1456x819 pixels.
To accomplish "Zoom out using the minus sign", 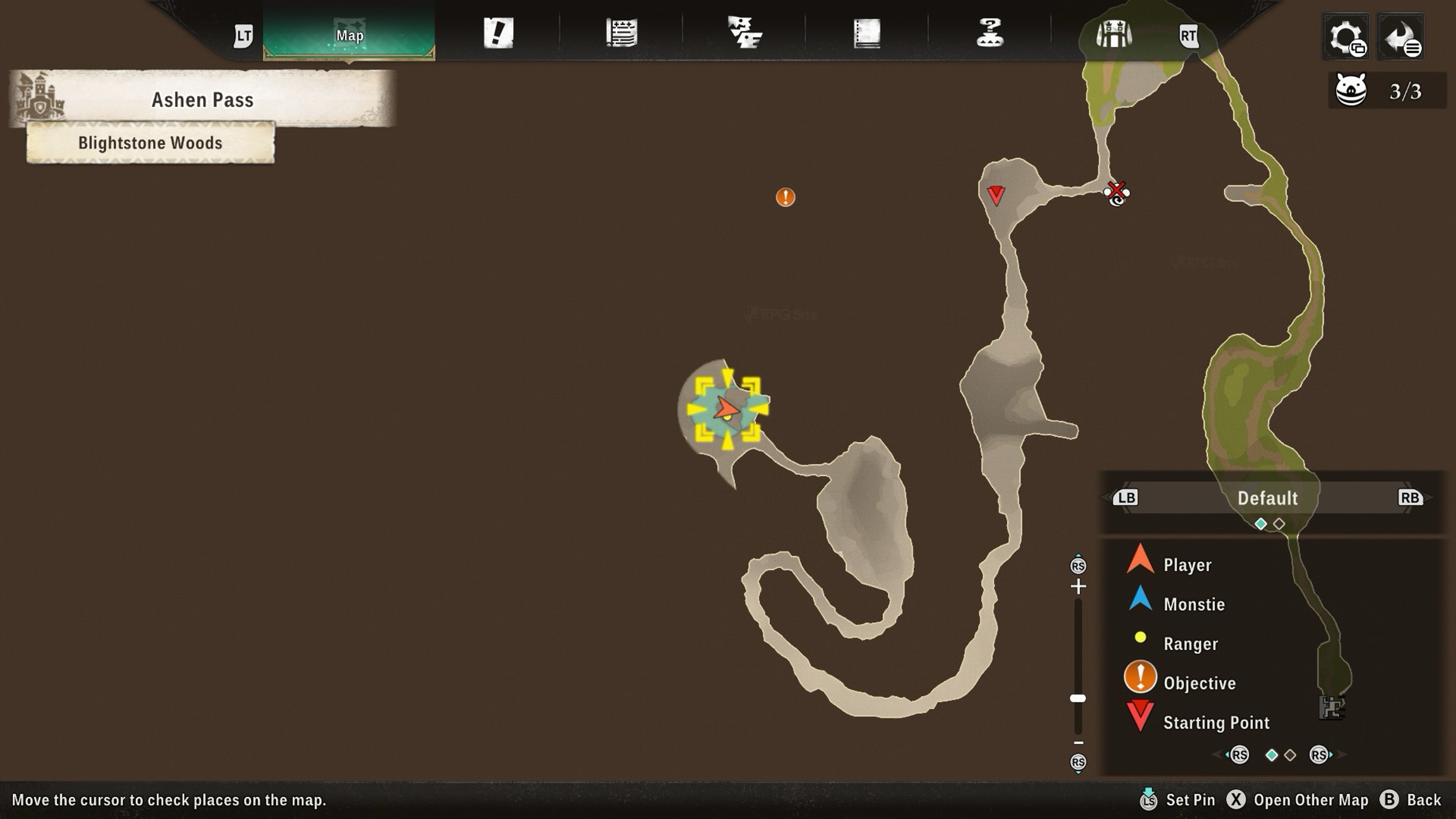I will (1078, 743).
